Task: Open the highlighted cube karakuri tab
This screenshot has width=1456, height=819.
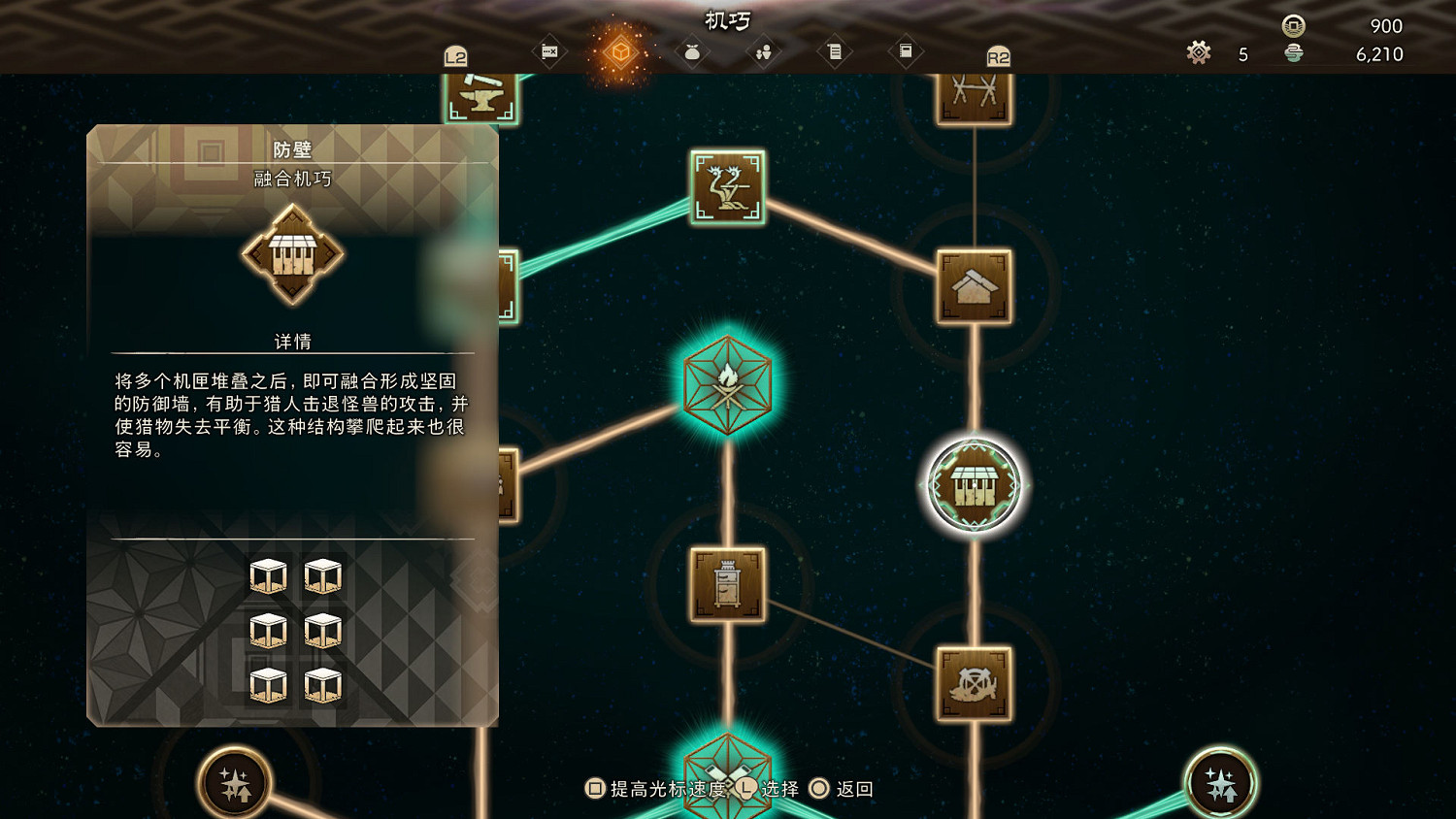Action: tap(620, 53)
